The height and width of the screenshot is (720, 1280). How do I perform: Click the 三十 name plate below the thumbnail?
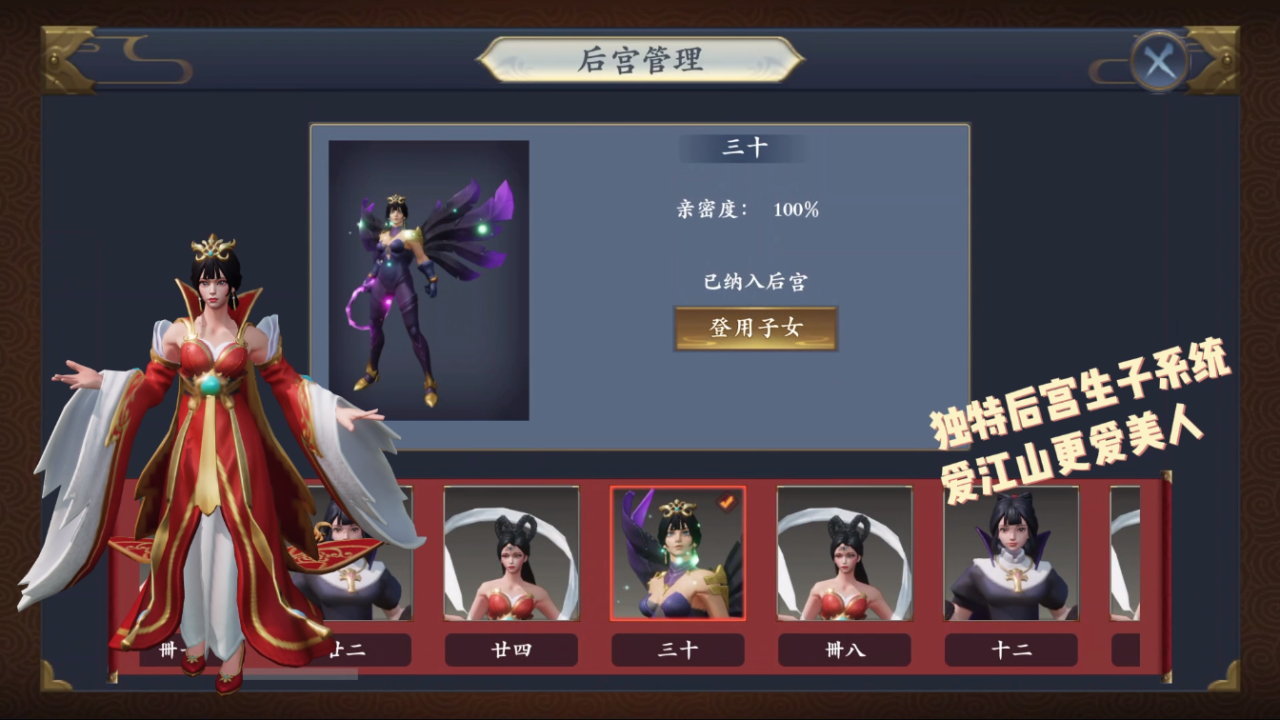click(x=678, y=650)
